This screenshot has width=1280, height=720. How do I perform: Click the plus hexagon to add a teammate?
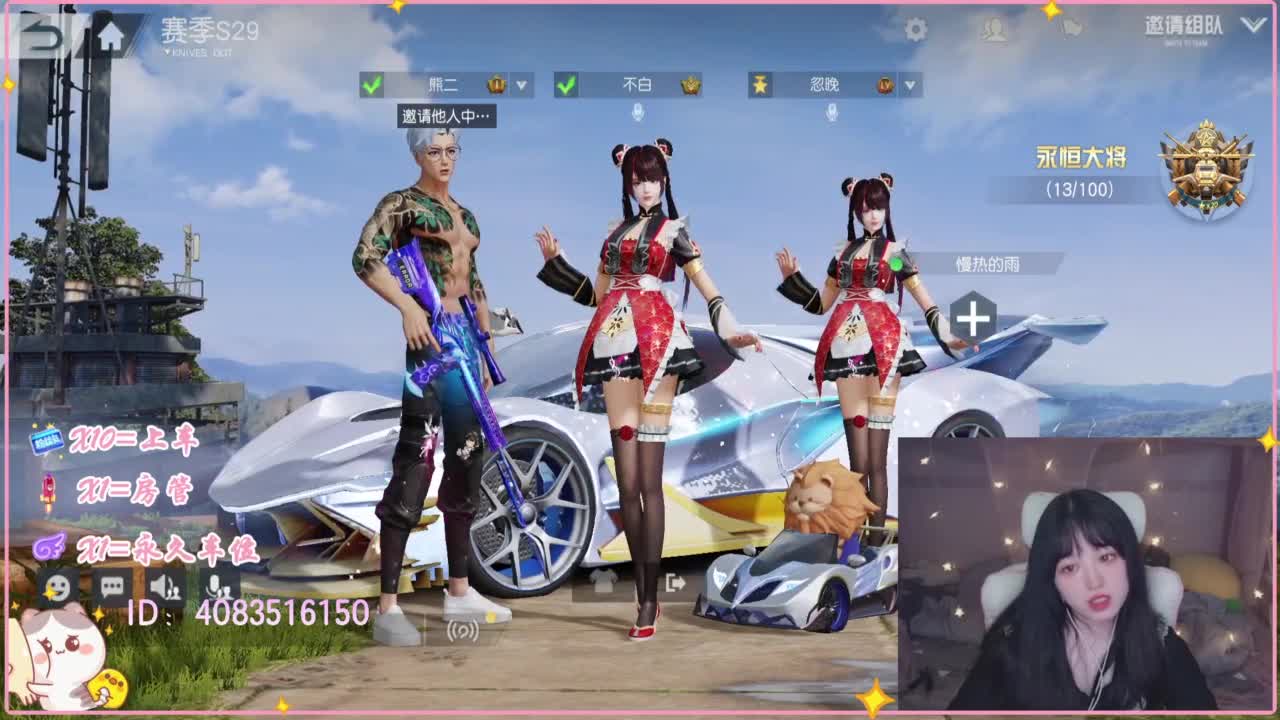point(970,318)
